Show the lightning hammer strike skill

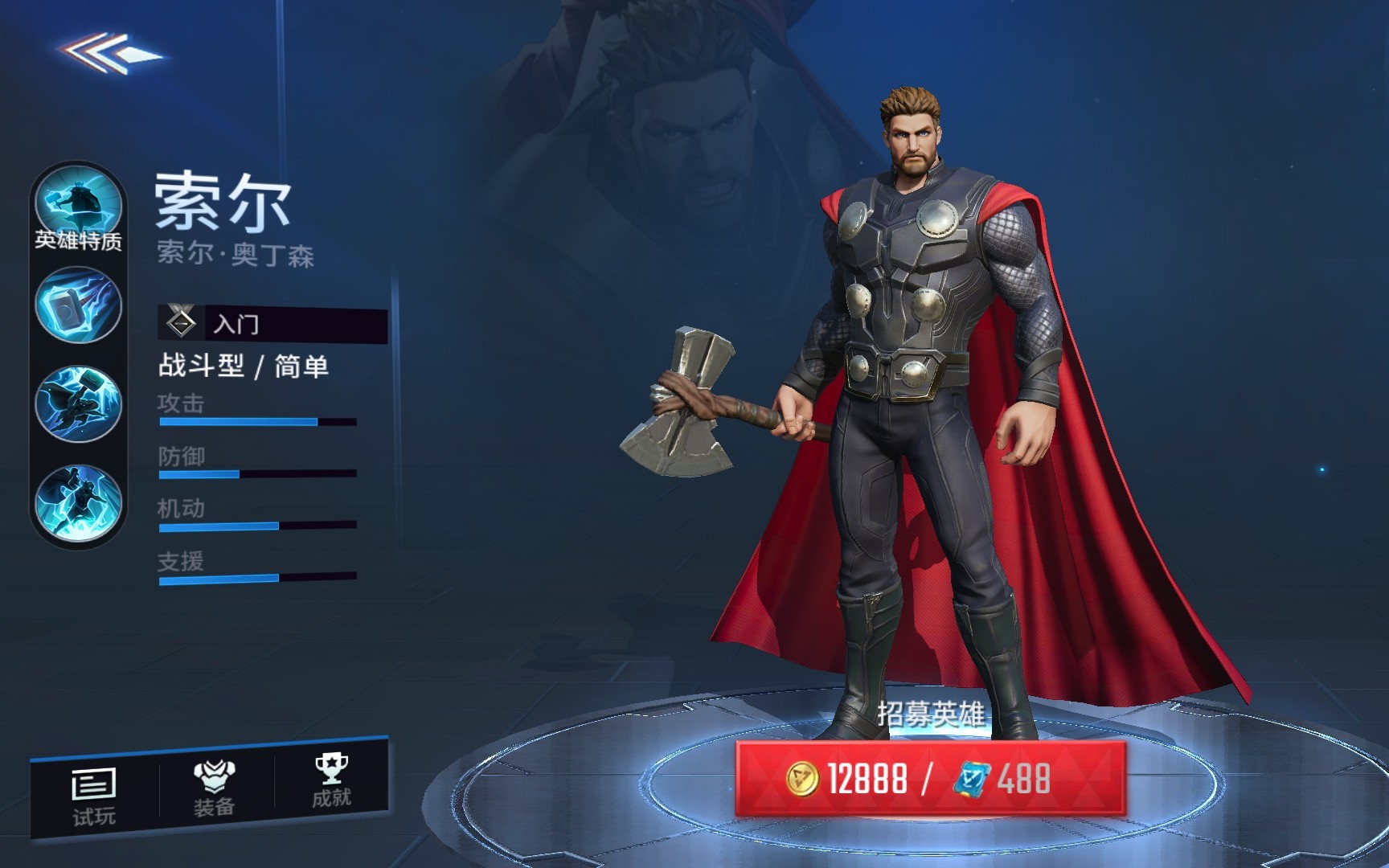coord(78,404)
